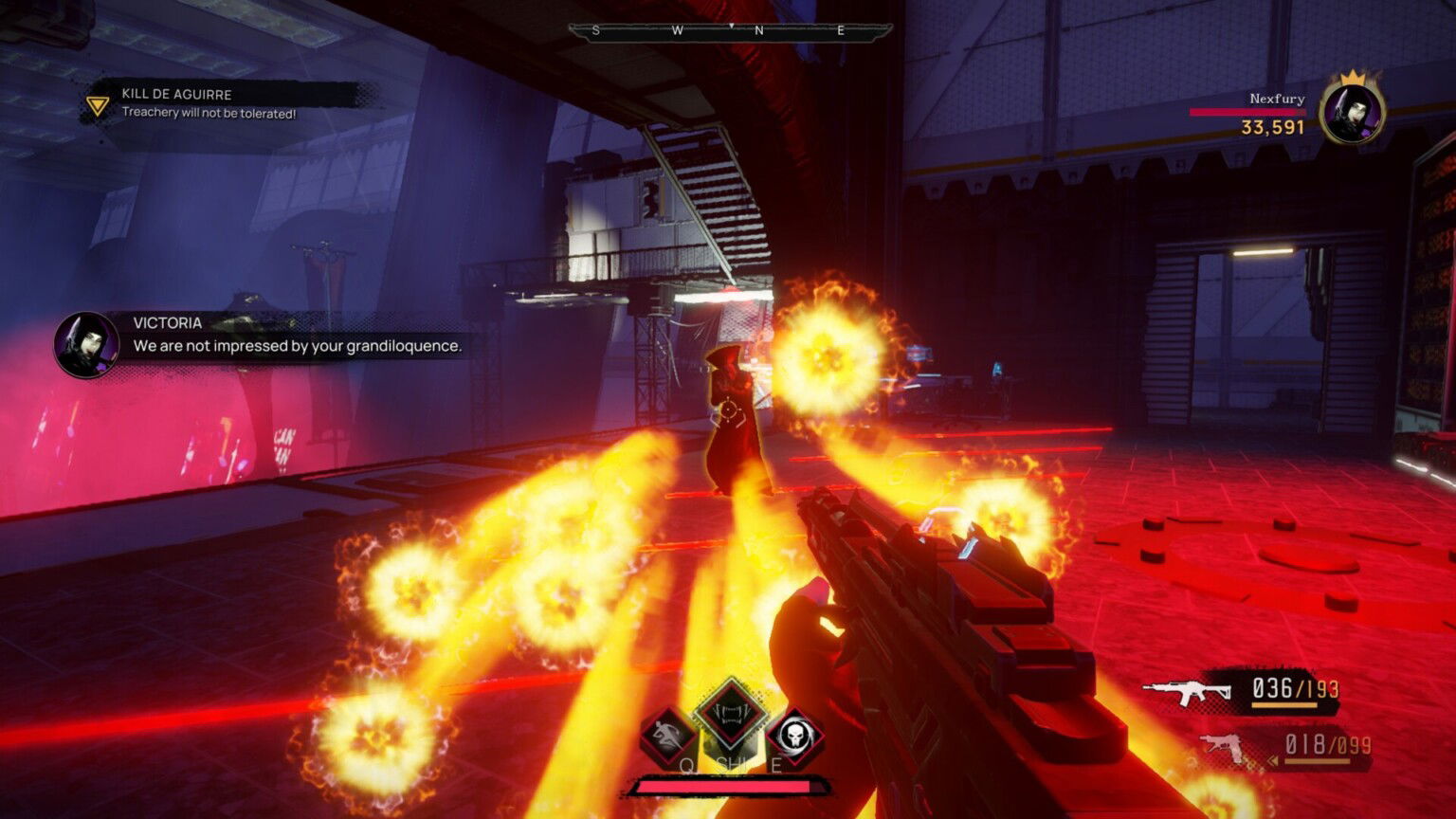Click the rifle silhouette in the ammo display
Image resolution: width=1456 pixels, height=819 pixels.
point(1187,689)
